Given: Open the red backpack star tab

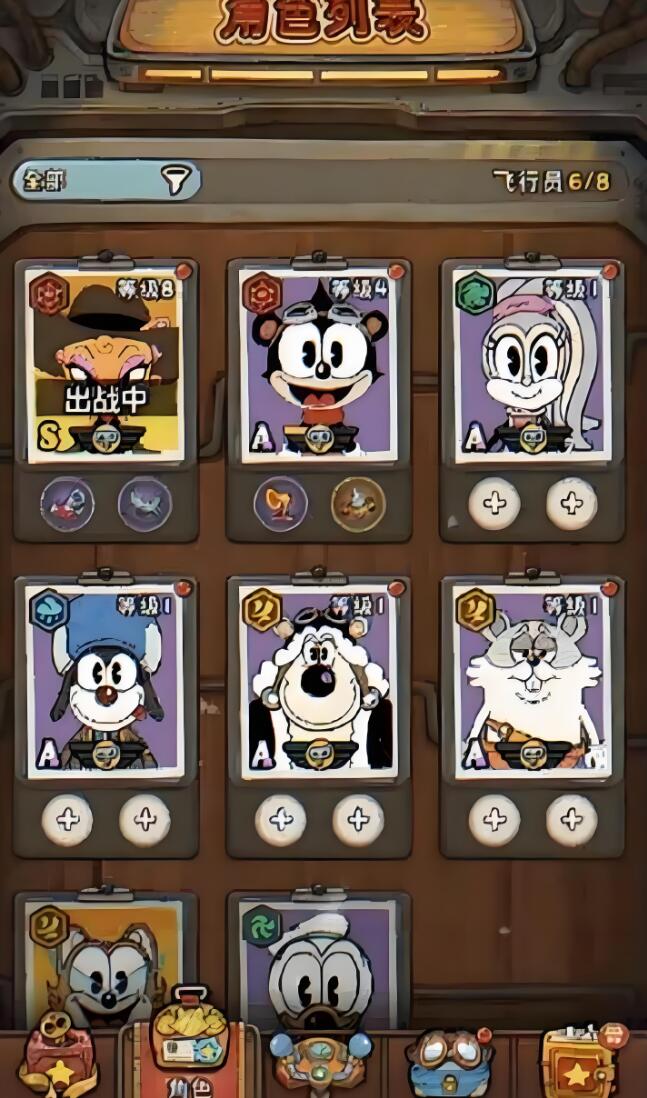Looking at the screenshot, I should tap(58, 1058).
